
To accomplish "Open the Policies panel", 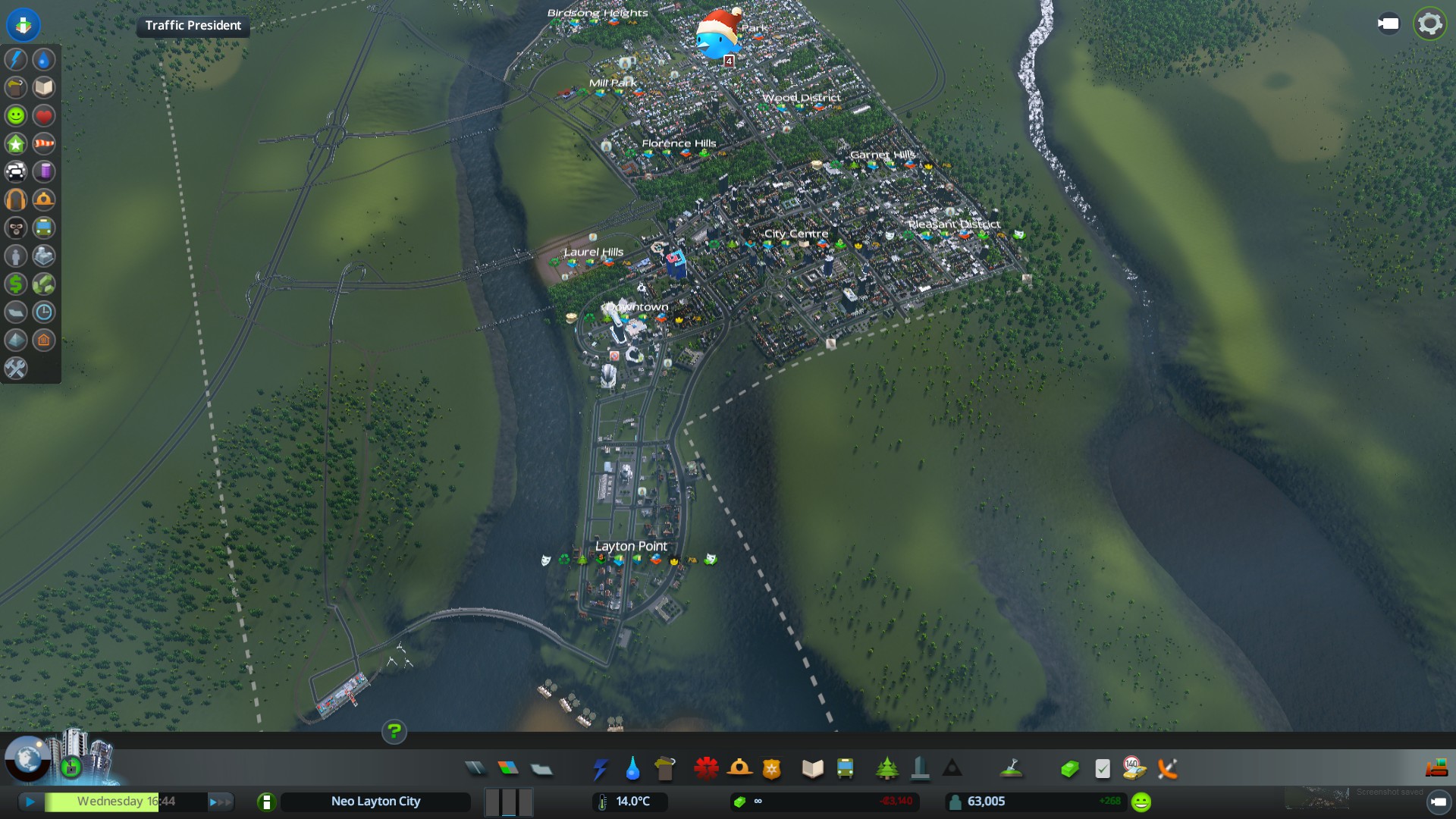I will point(1103,769).
